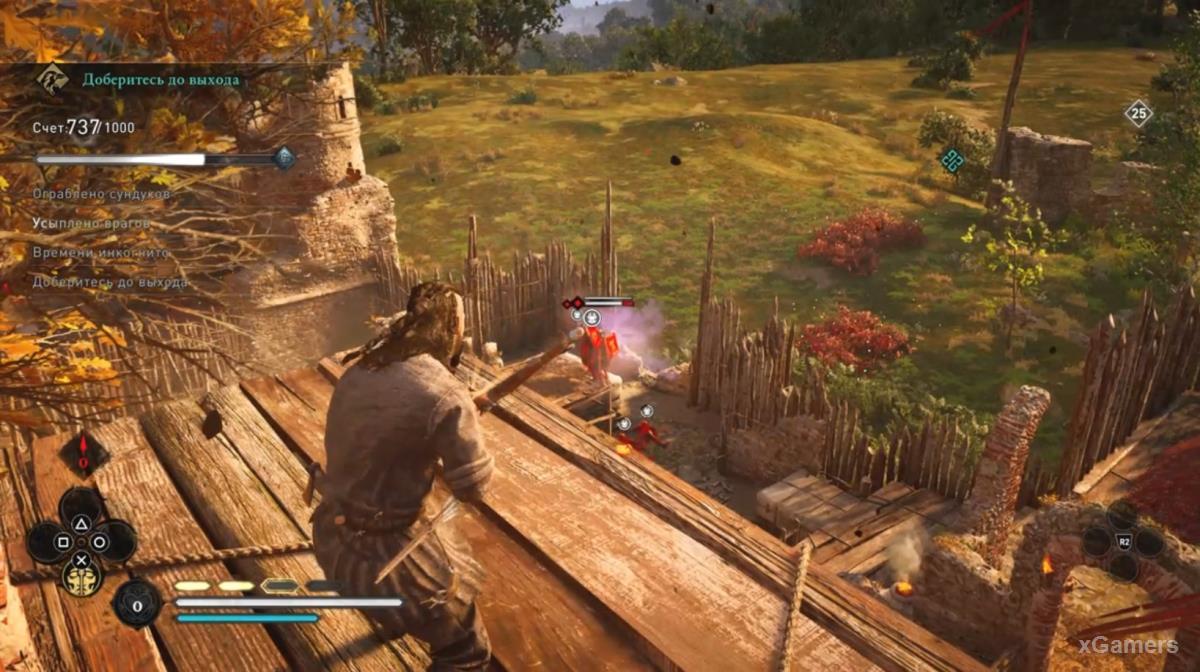This screenshot has height=672, width=1200.
Task: Select the quest title in the objective tracker
Action: point(161,79)
